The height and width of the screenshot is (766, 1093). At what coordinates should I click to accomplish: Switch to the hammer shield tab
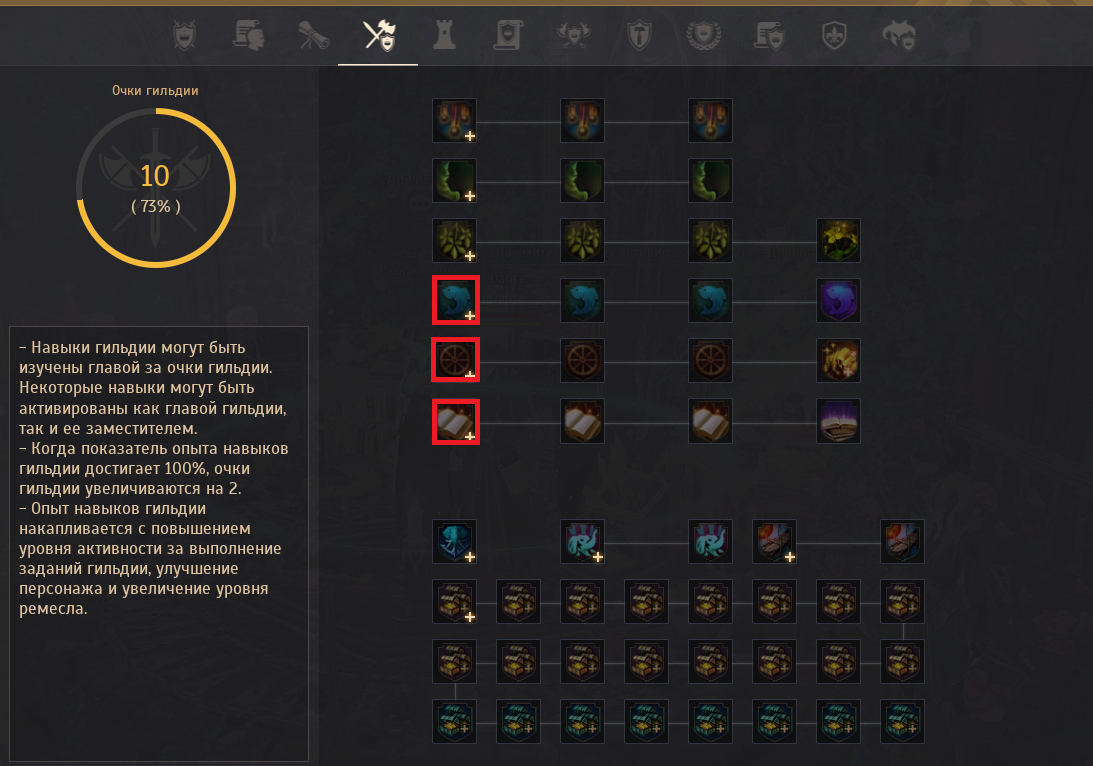click(x=637, y=36)
